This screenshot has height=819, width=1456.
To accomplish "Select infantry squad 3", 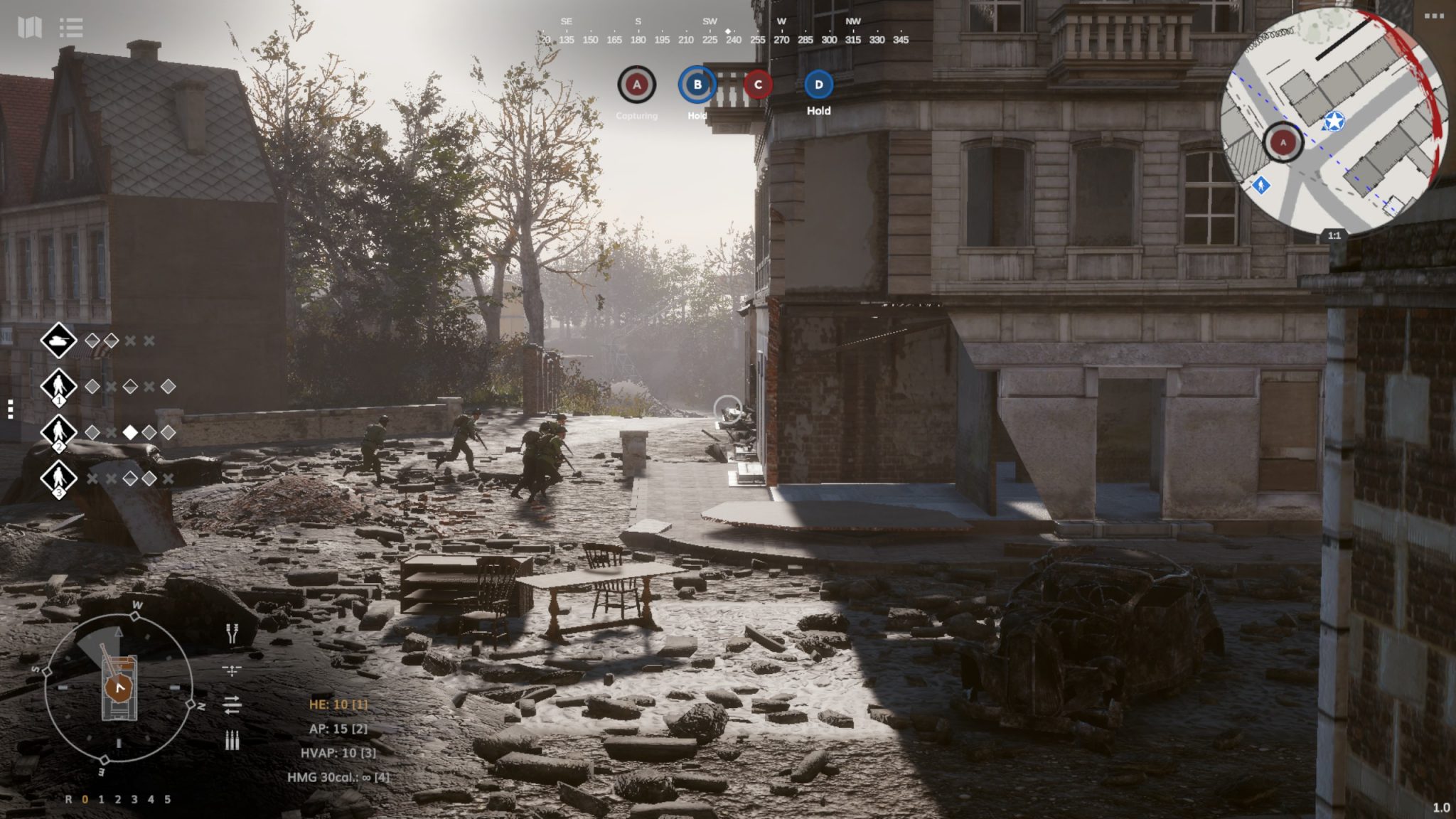I will pos(58,478).
